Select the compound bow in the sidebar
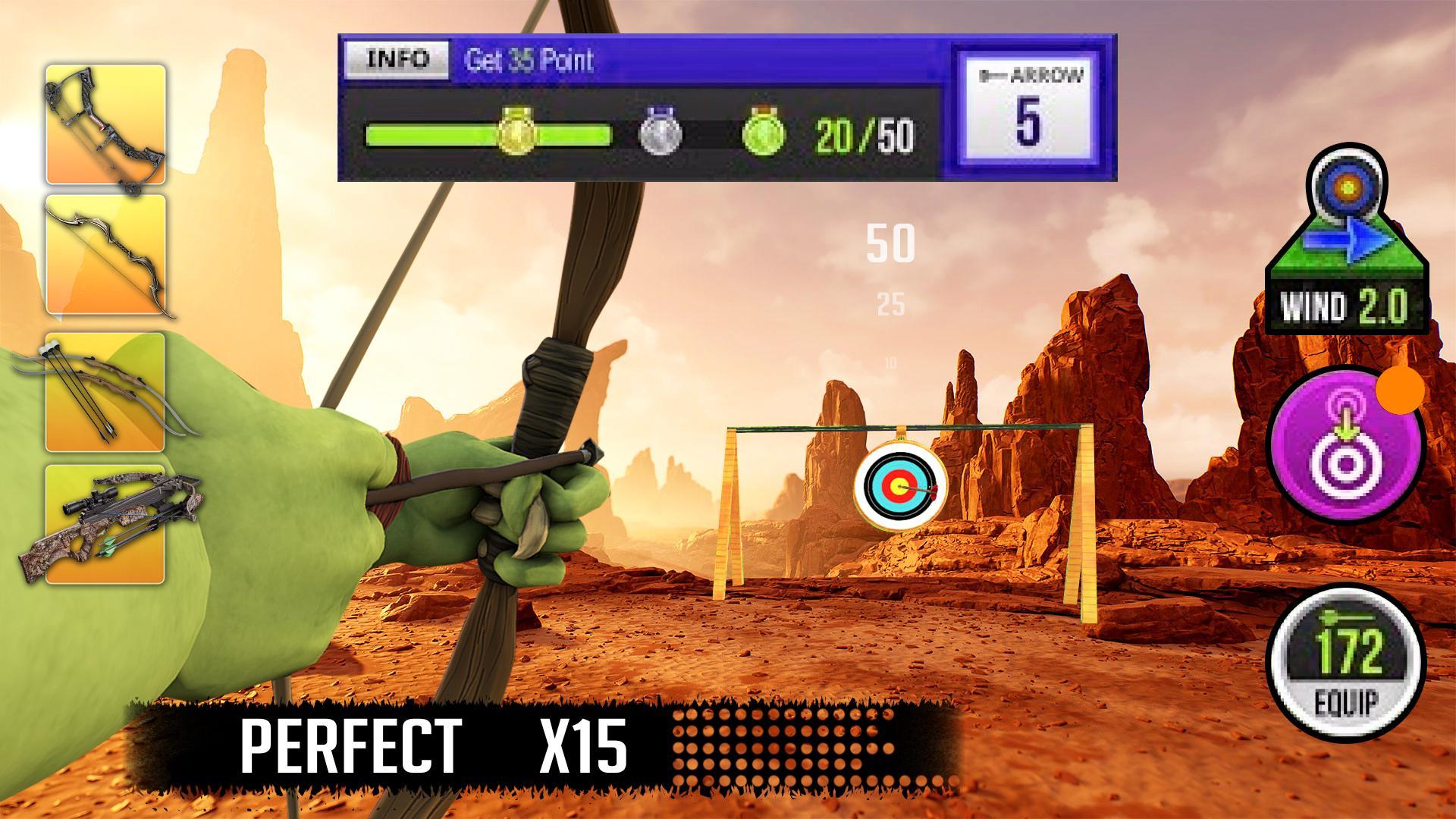 coord(106,125)
